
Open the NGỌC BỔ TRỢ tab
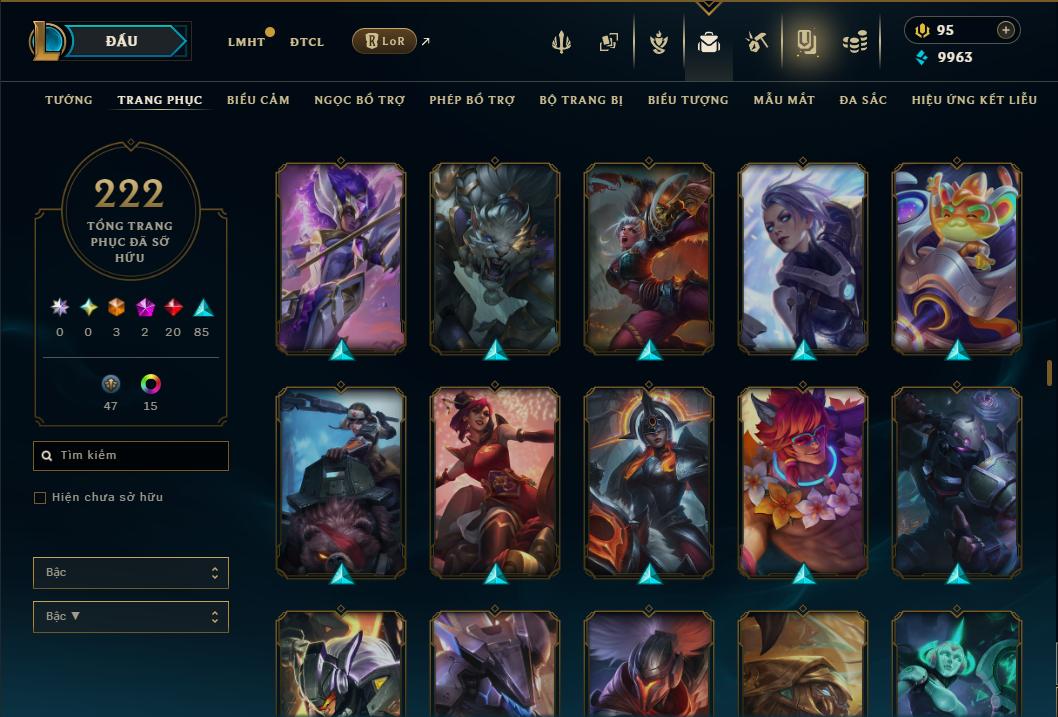[x=359, y=100]
